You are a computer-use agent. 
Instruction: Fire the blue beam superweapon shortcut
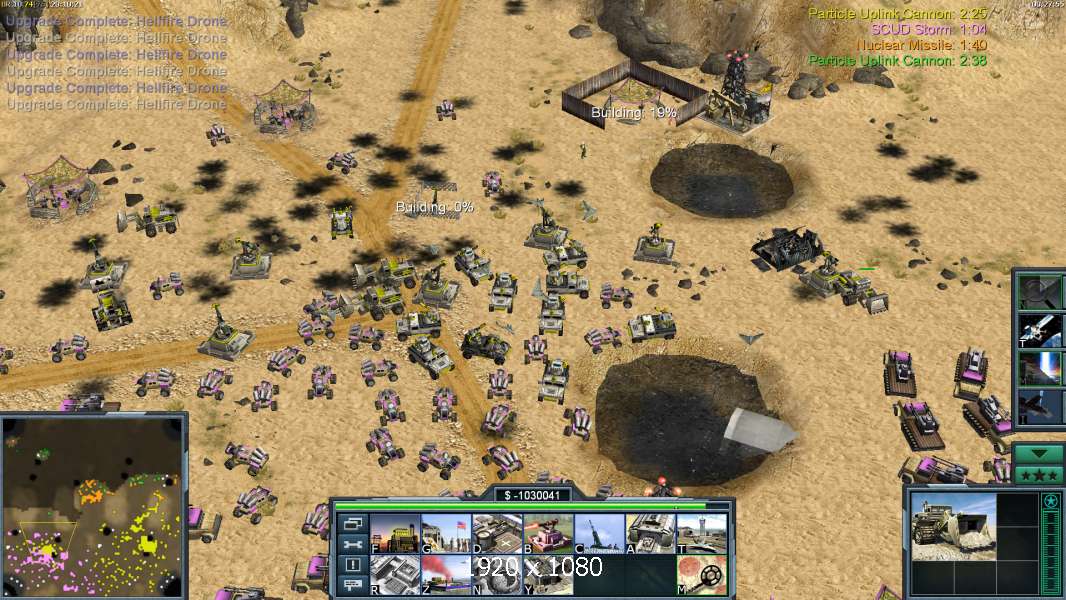[1040, 368]
